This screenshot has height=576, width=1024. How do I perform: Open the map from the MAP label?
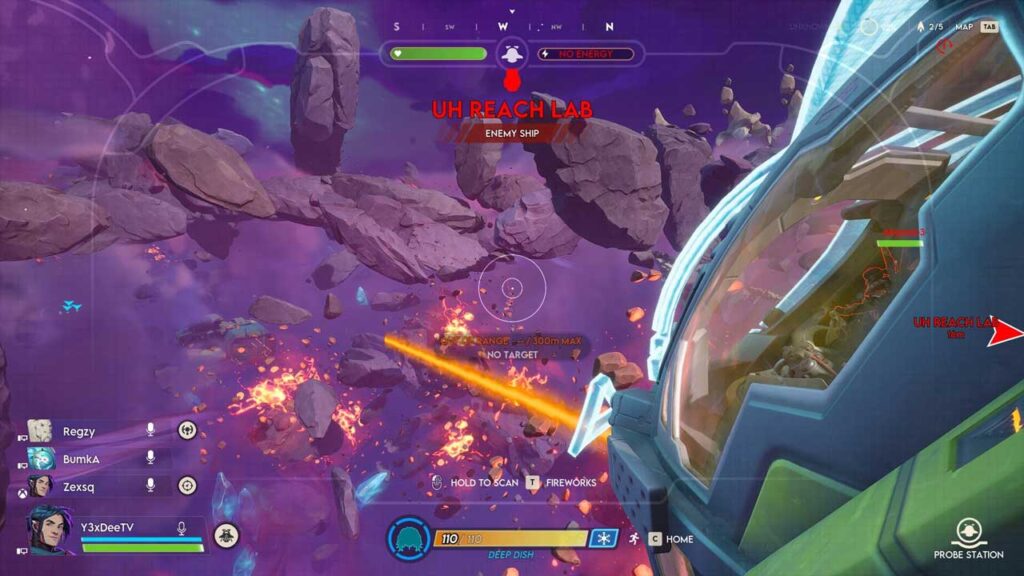(964, 27)
